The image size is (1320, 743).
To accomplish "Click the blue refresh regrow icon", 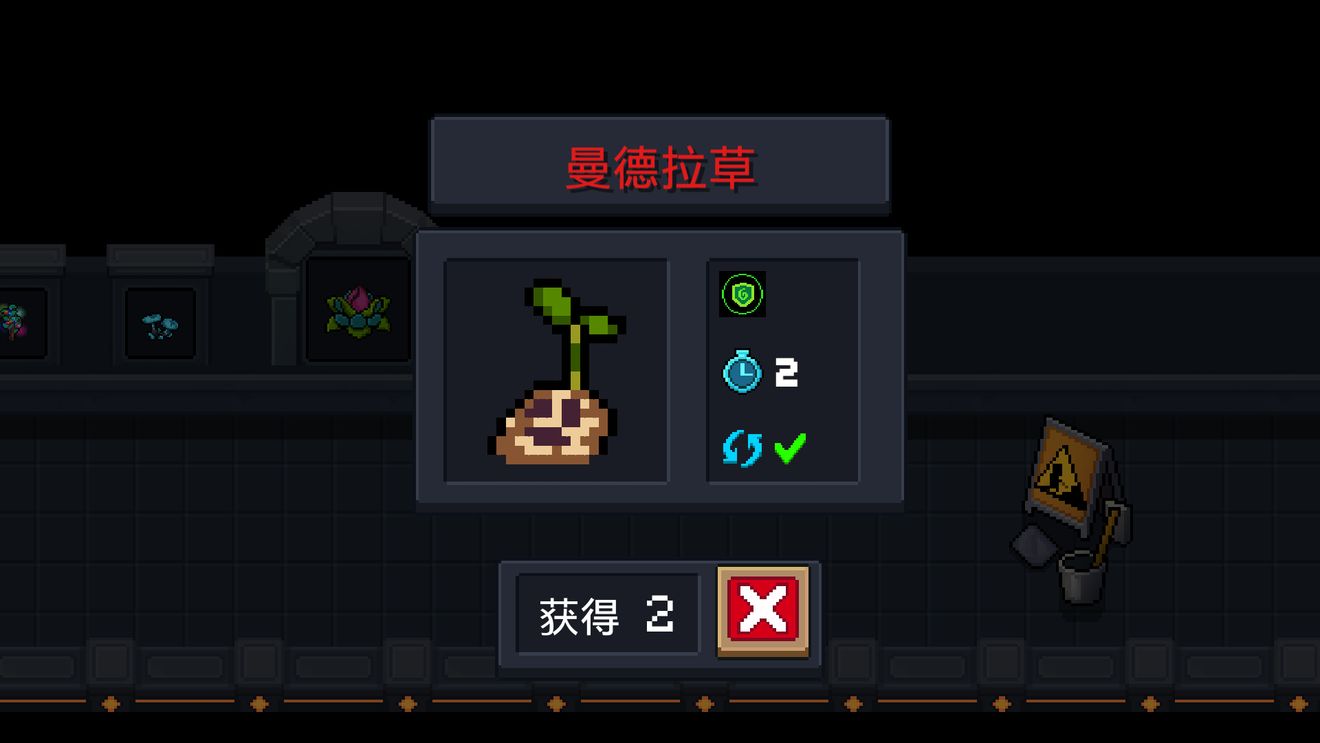I will (741, 448).
